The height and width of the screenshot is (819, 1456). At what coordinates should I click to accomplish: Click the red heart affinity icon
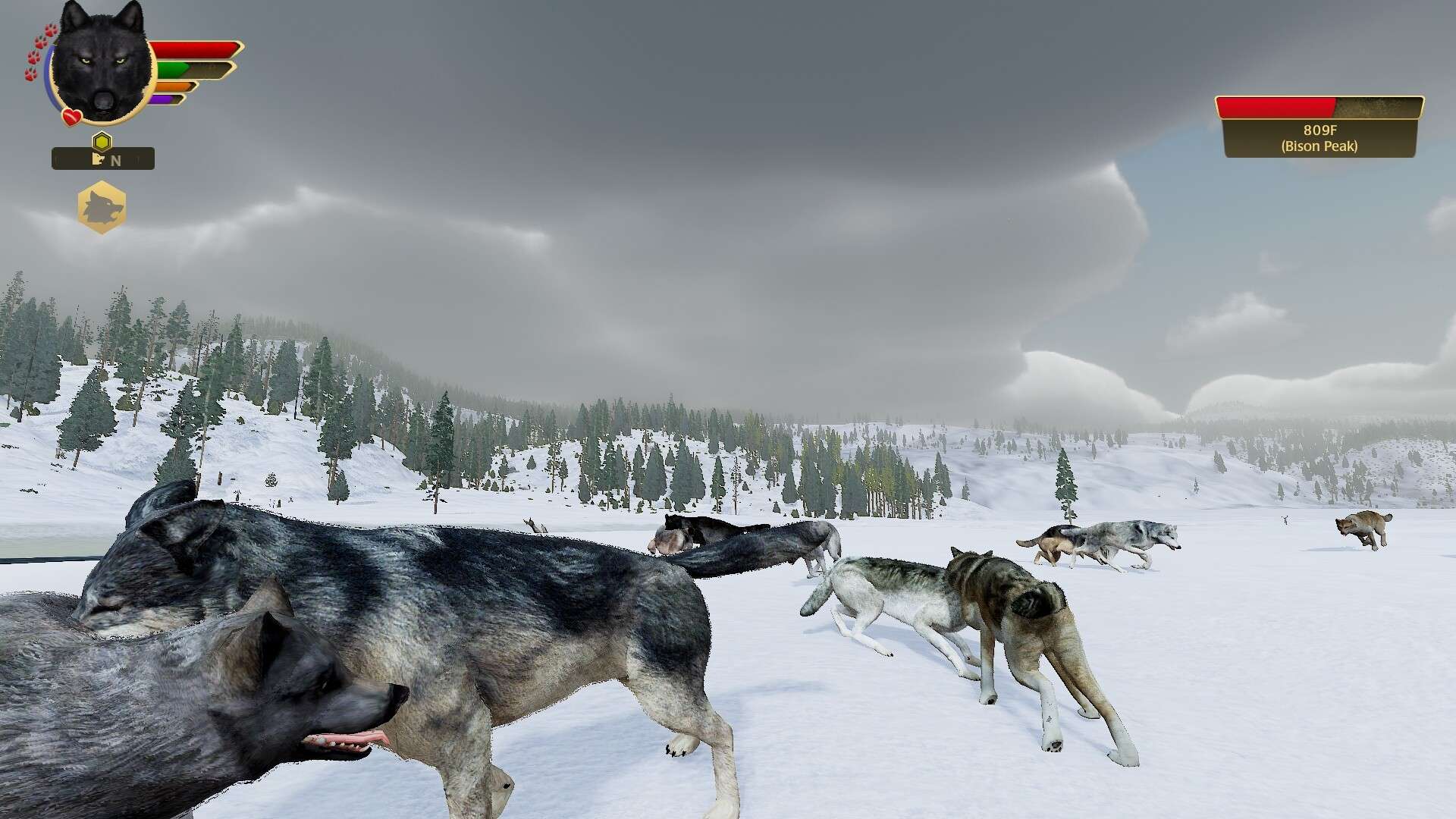pyautogui.click(x=71, y=116)
